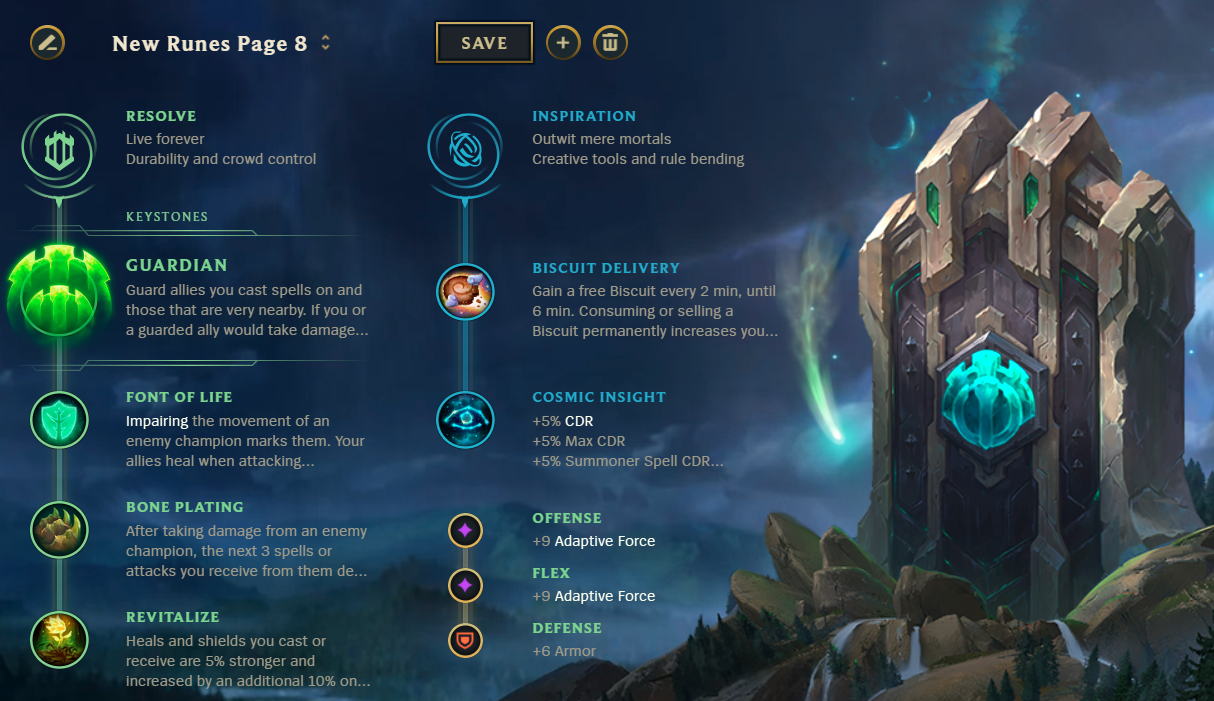
Task: Change the Flex stat shard
Action: [x=465, y=585]
